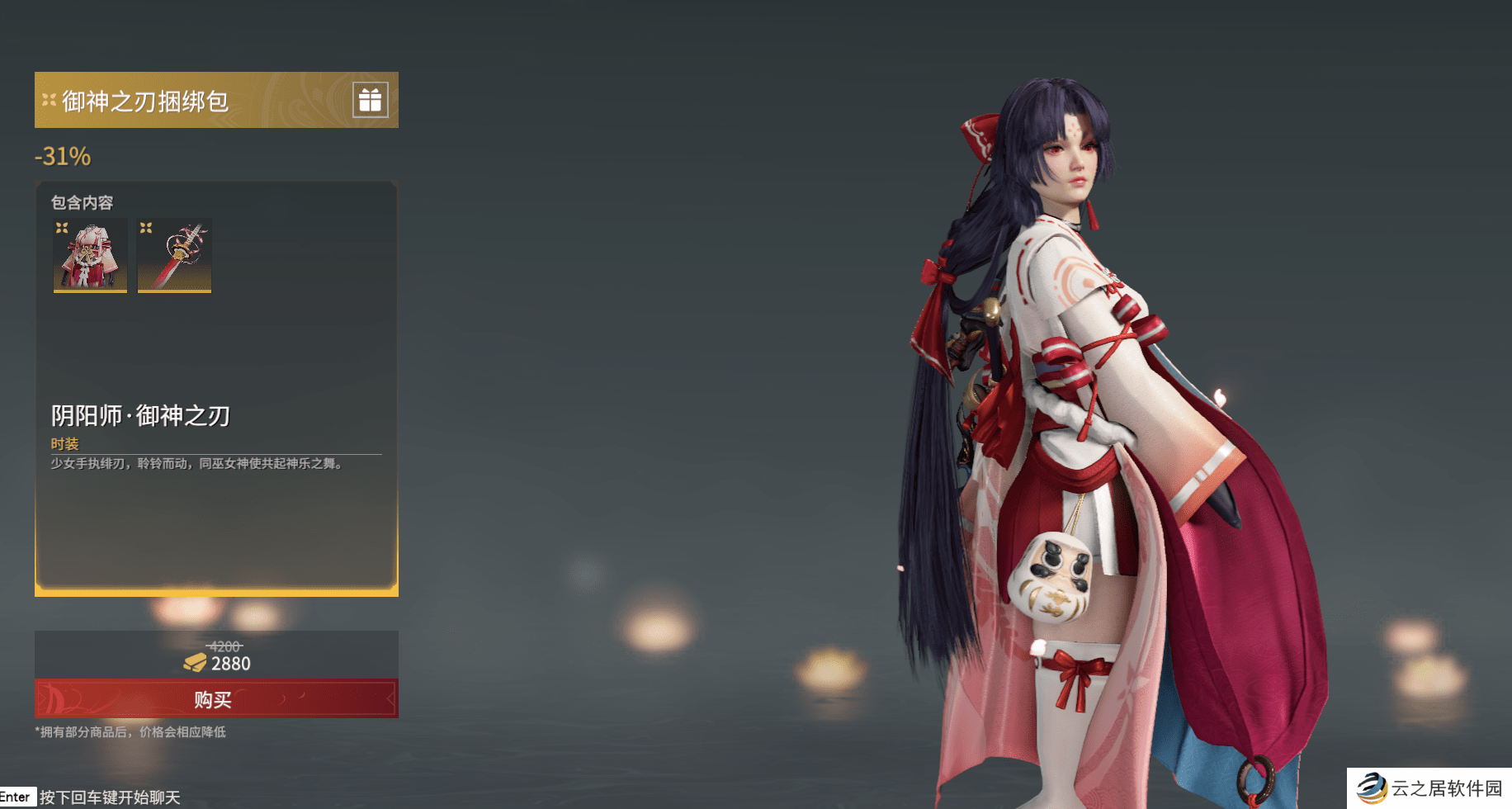This screenshot has height=809, width=1512.
Task: Open the chat box at the bottom
Action: tap(109, 797)
